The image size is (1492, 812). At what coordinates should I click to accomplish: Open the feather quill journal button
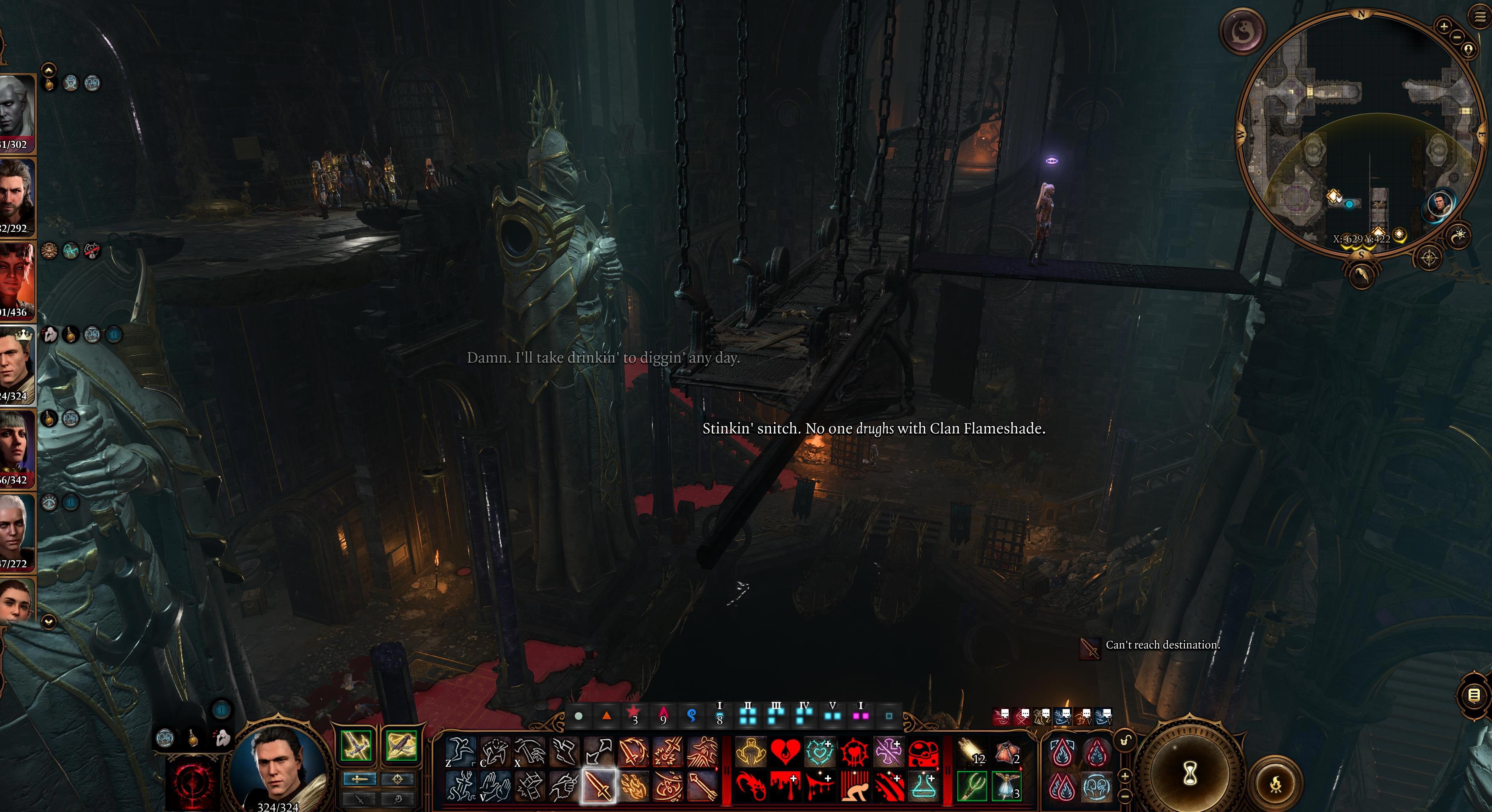1362,274
